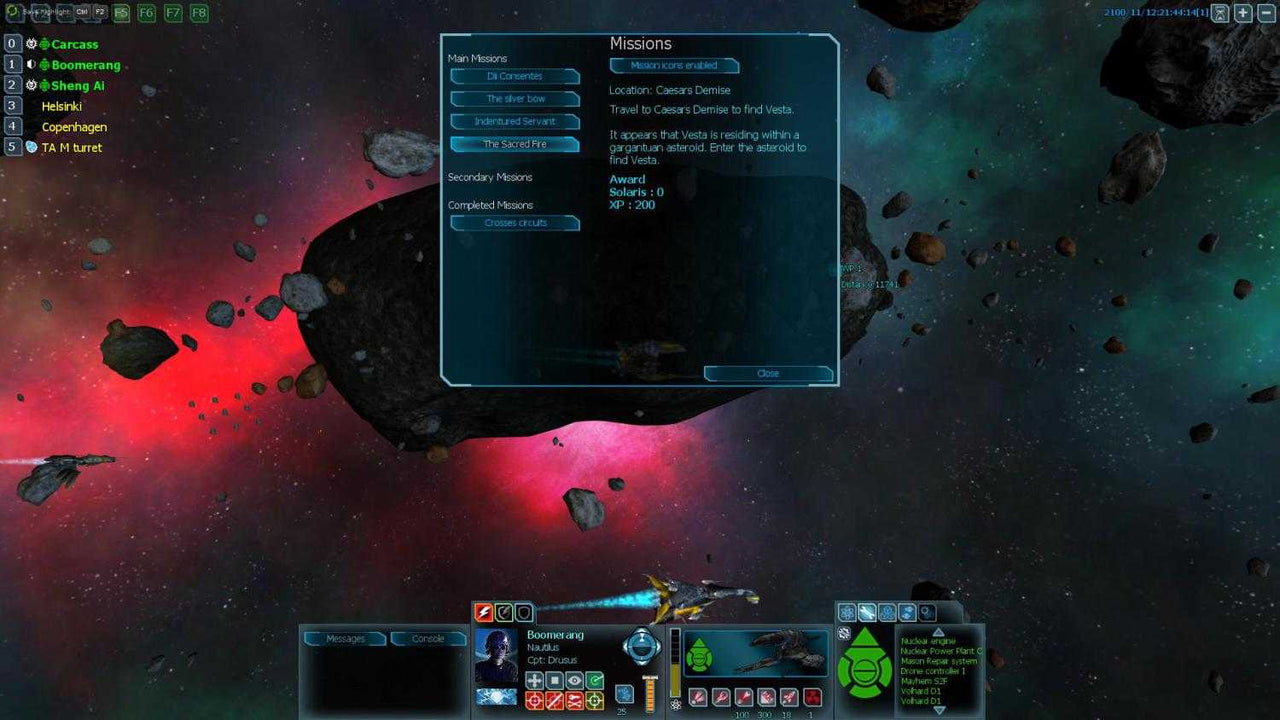The height and width of the screenshot is (720, 1280).
Task: Toggle the shield weapon group icon
Action: coord(522,612)
